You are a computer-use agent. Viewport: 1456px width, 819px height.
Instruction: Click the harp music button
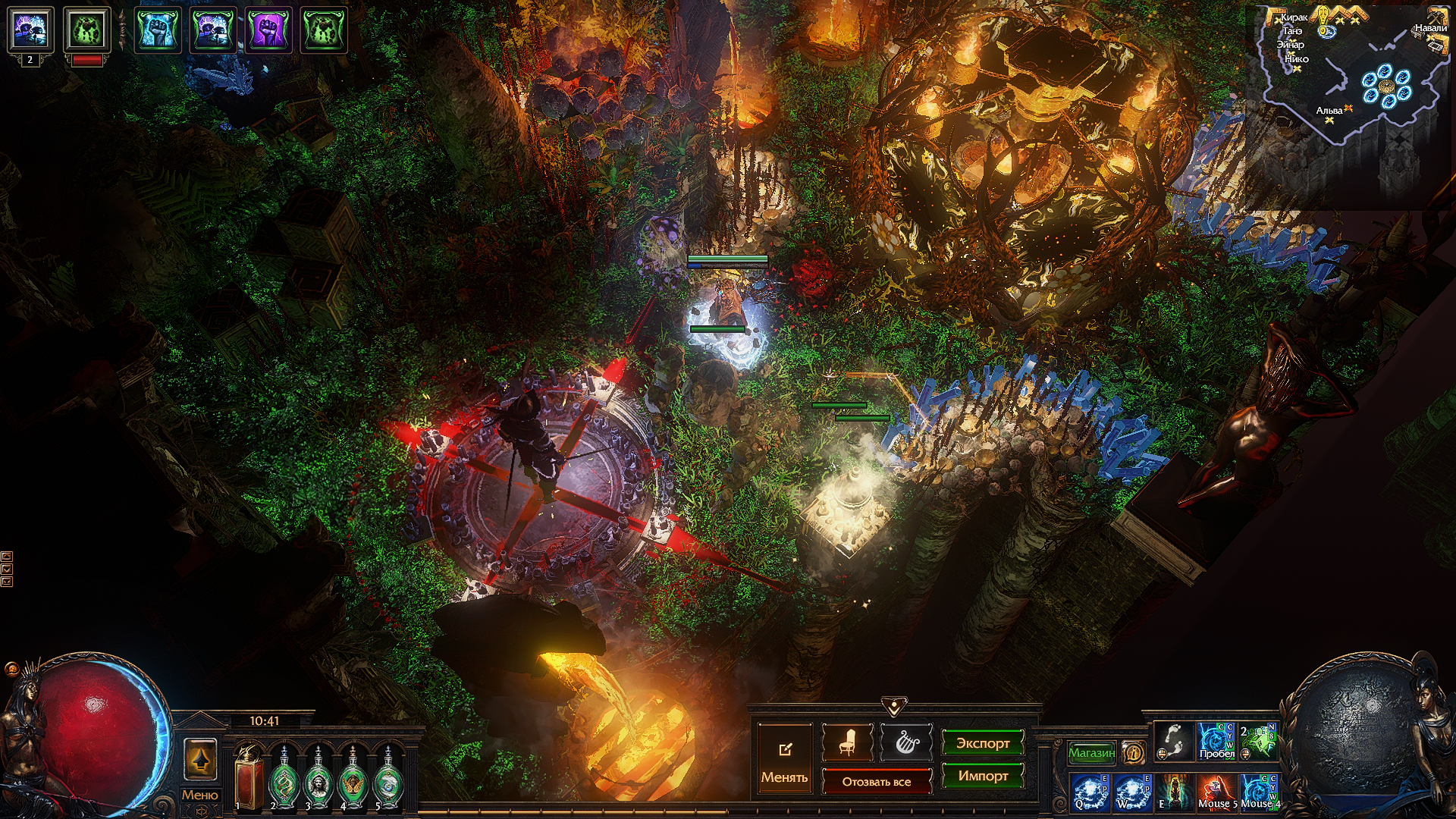[x=906, y=743]
